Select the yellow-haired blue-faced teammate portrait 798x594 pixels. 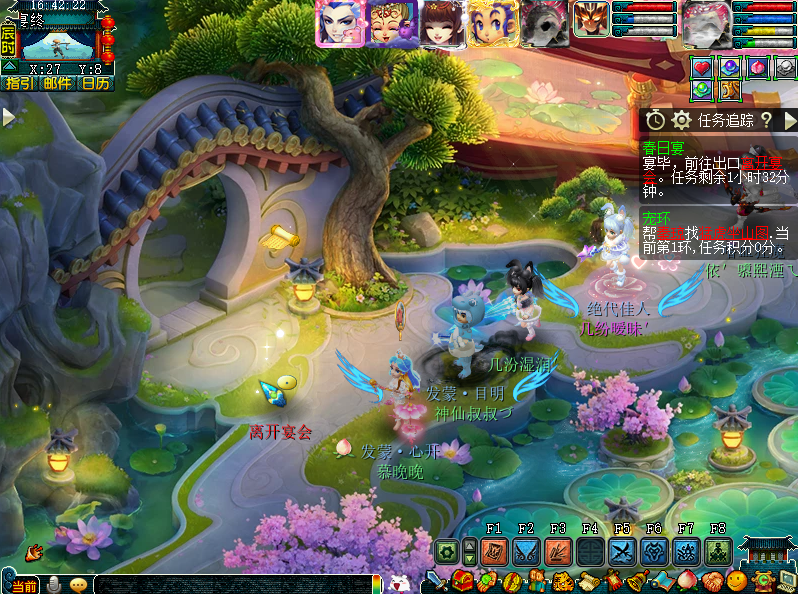493,23
